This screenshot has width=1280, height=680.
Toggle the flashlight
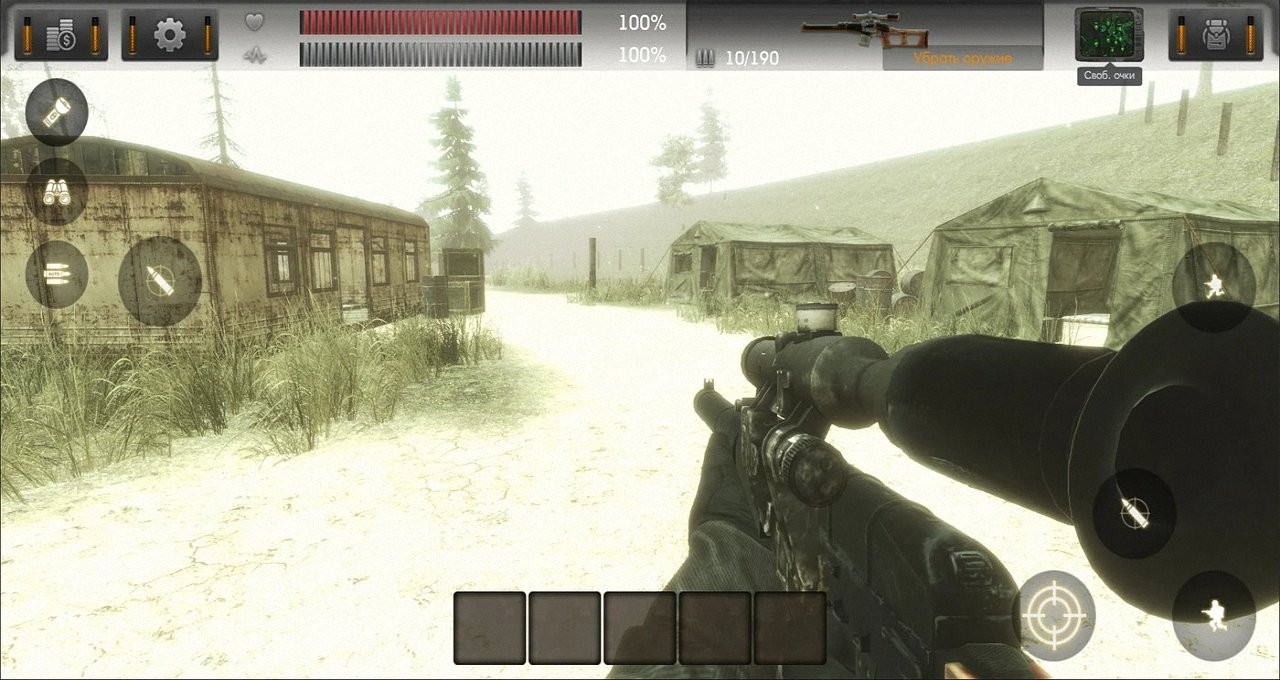click(57, 111)
